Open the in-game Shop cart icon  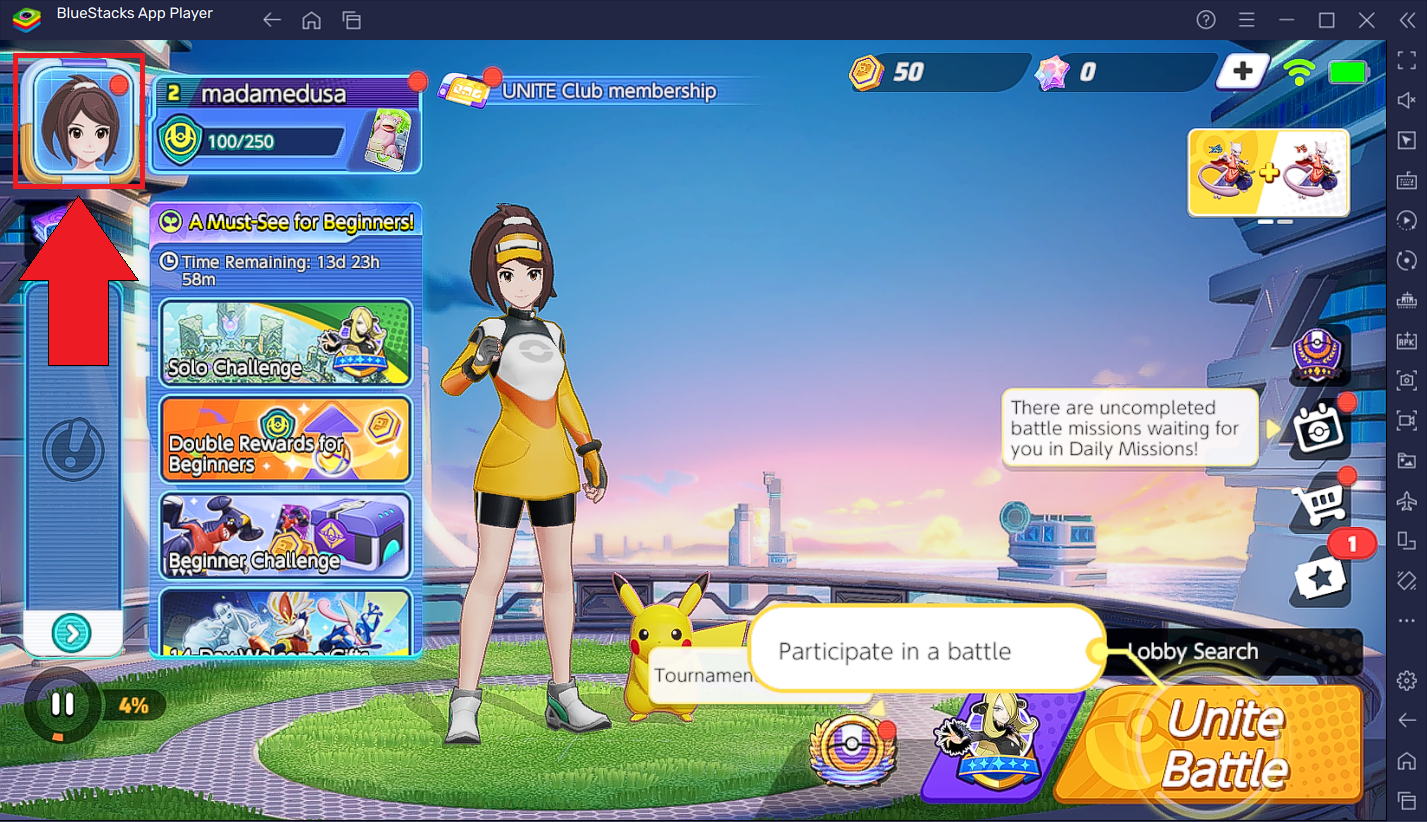[x=1320, y=505]
